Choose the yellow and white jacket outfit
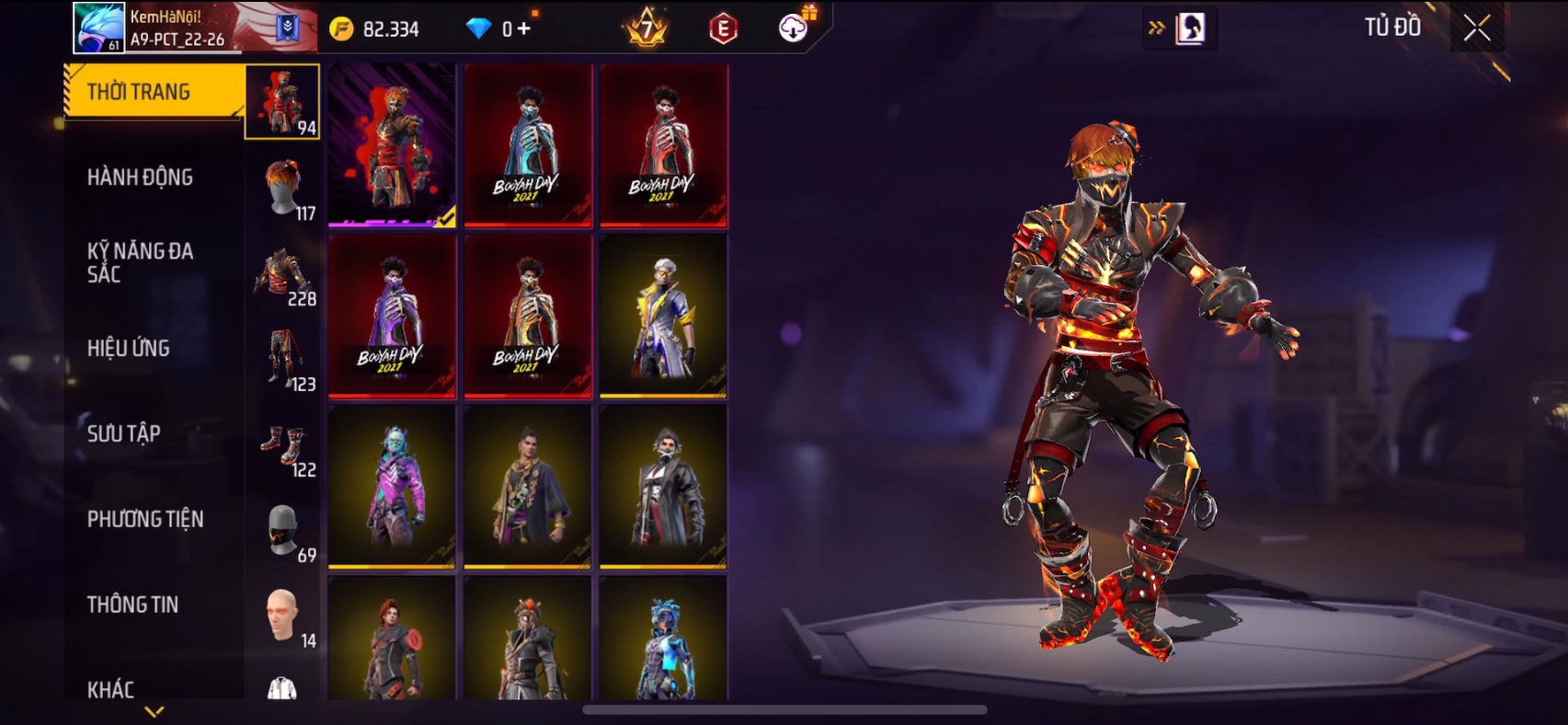 point(663,316)
